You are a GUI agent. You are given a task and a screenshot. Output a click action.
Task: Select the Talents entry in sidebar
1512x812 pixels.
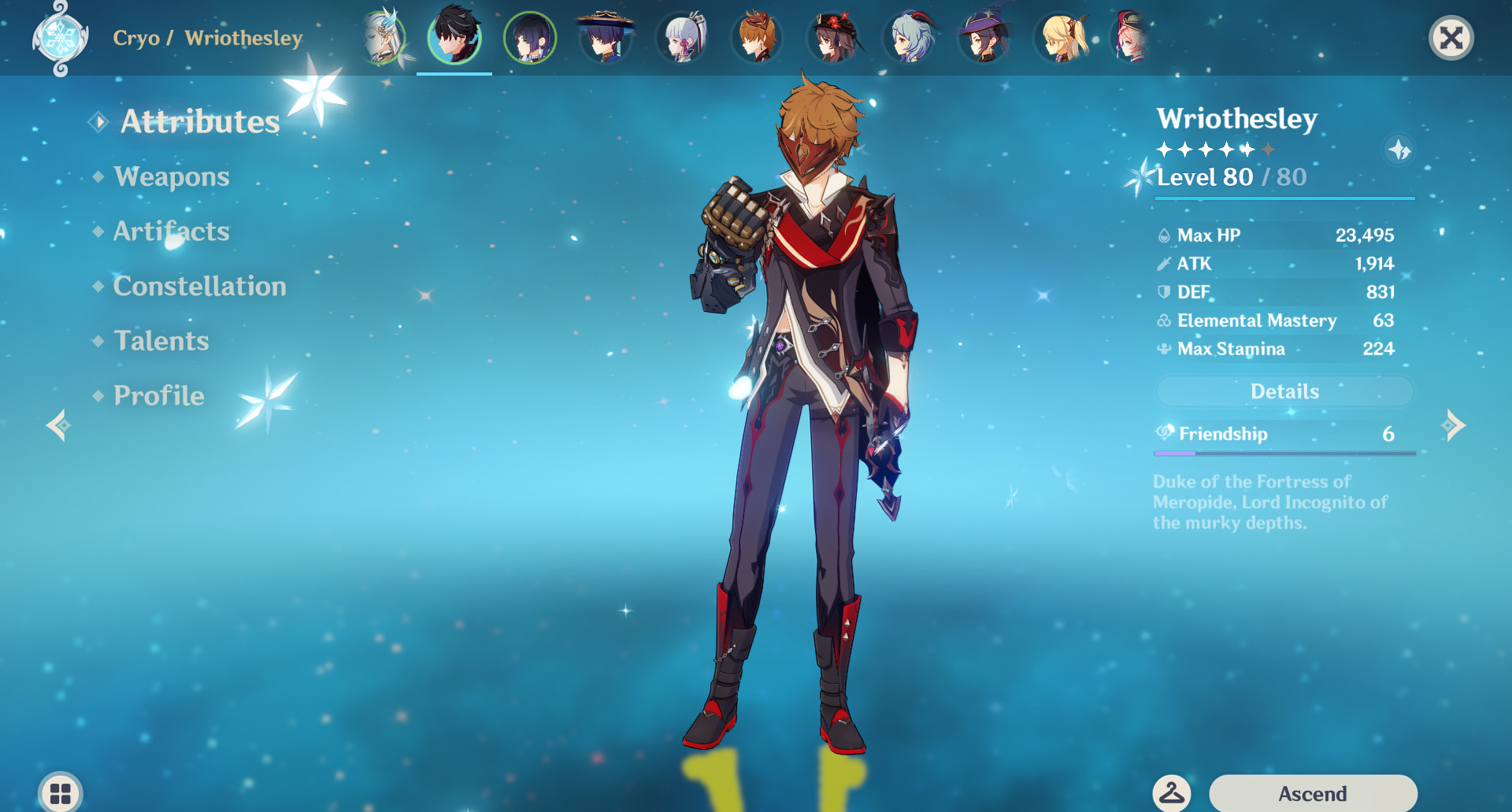point(161,341)
